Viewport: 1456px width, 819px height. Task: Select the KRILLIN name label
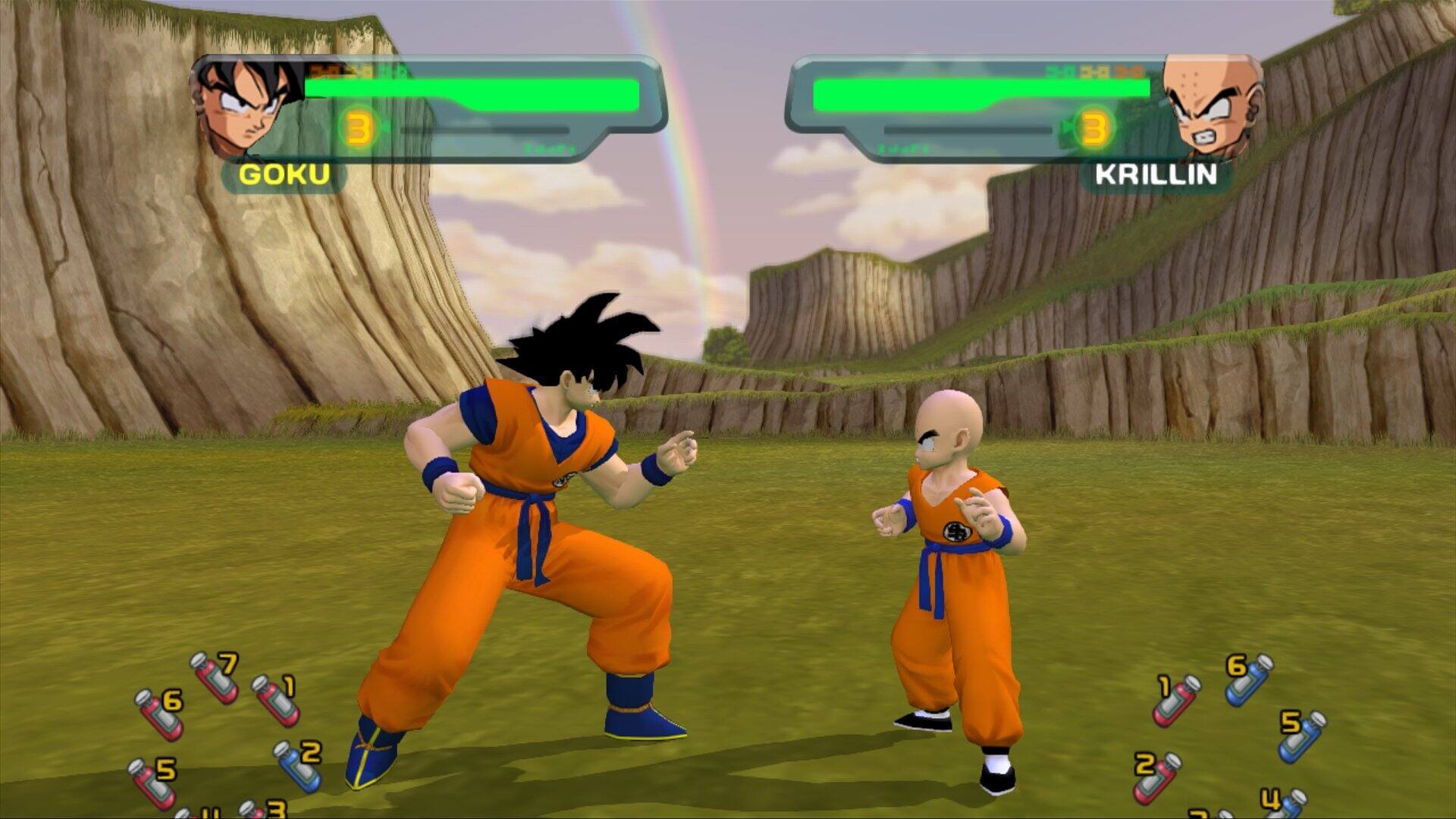[1156, 176]
